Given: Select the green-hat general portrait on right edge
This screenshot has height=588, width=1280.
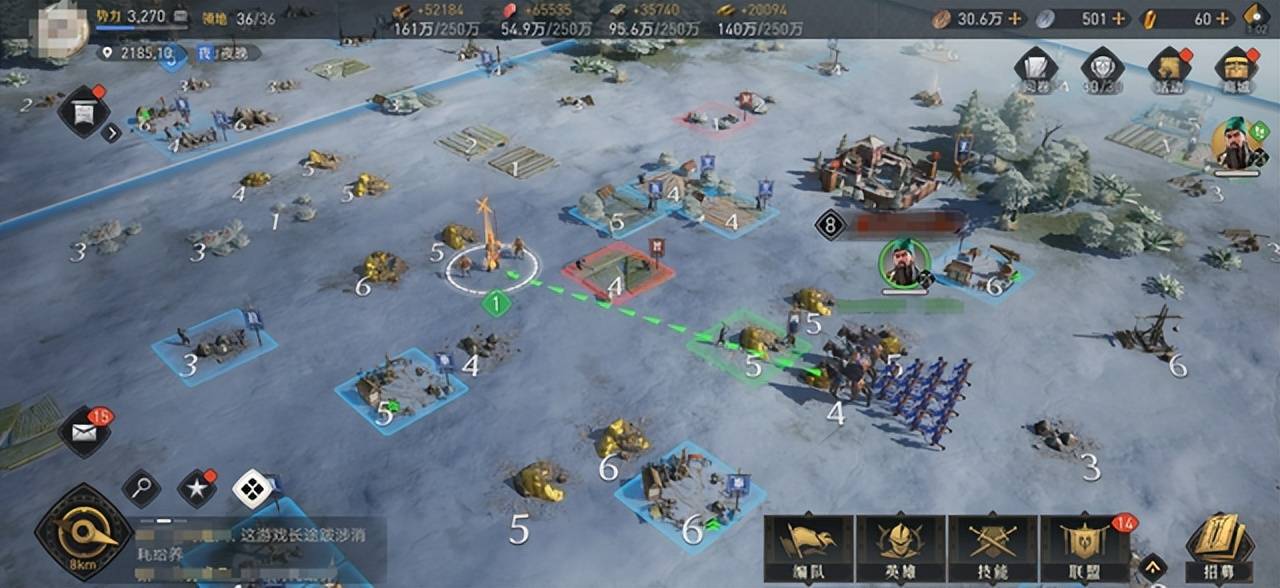Looking at the screenshot, I should click(x=1238, y=145).
